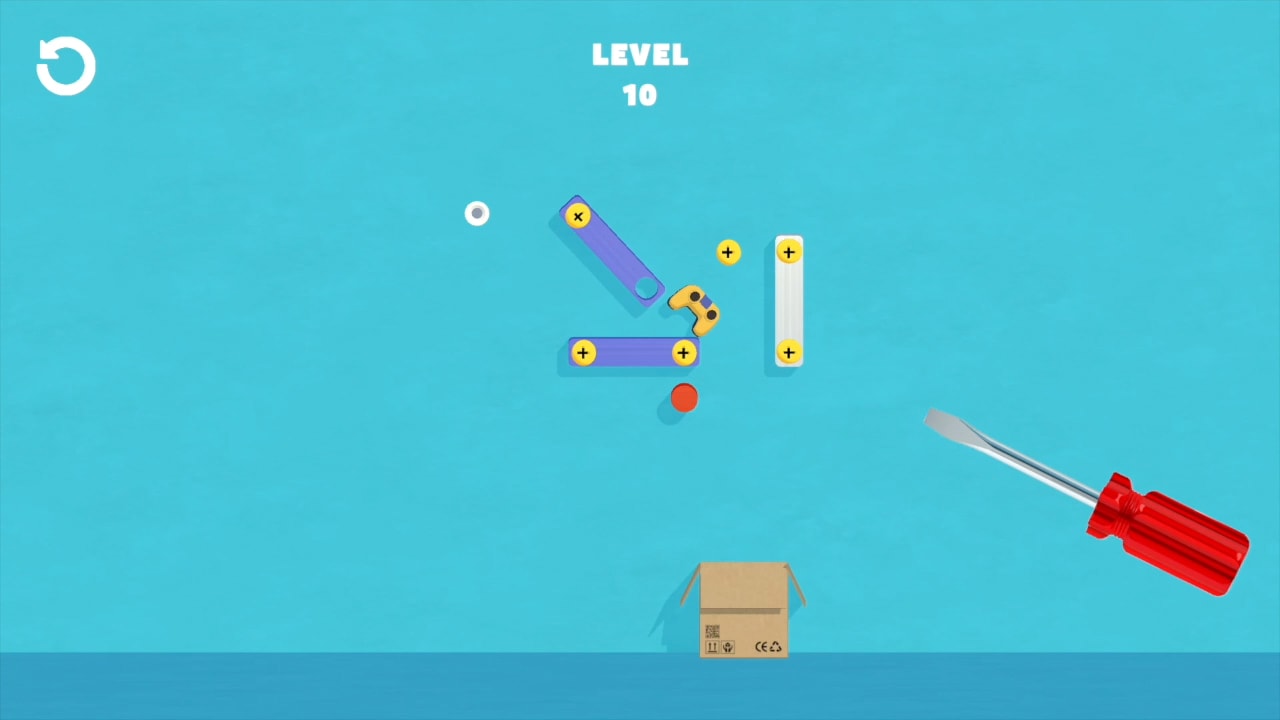Tap the red ball below the planks

684,399
